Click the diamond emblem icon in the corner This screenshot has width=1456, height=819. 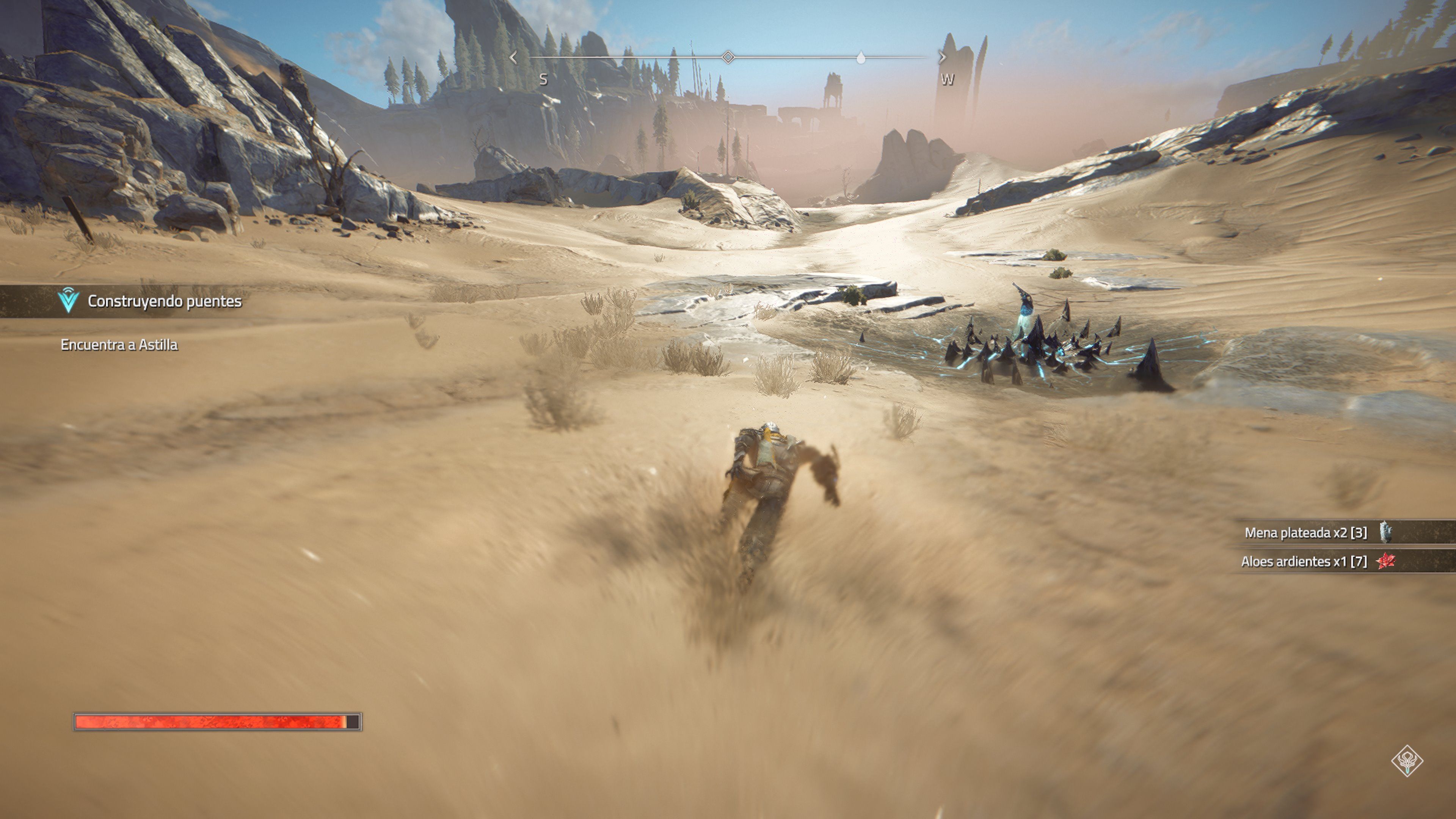pyautogui.click(x=1407, y=761)
